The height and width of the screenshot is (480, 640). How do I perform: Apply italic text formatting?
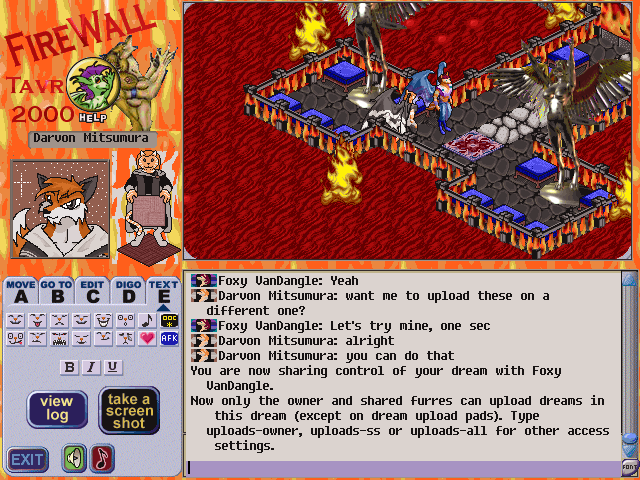(x=91, y=367)
